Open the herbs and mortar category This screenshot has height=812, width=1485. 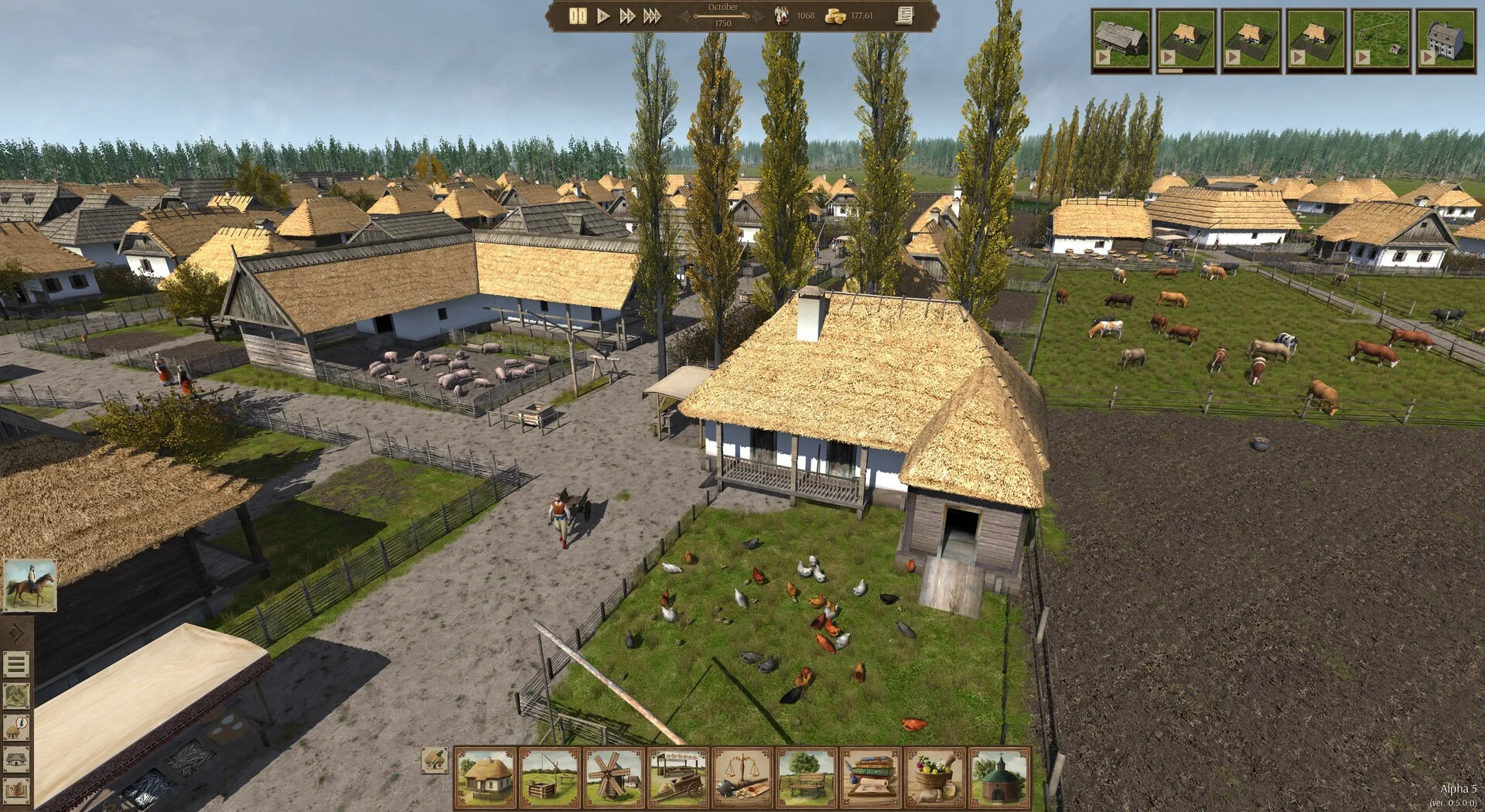click(x=935, y=777)
